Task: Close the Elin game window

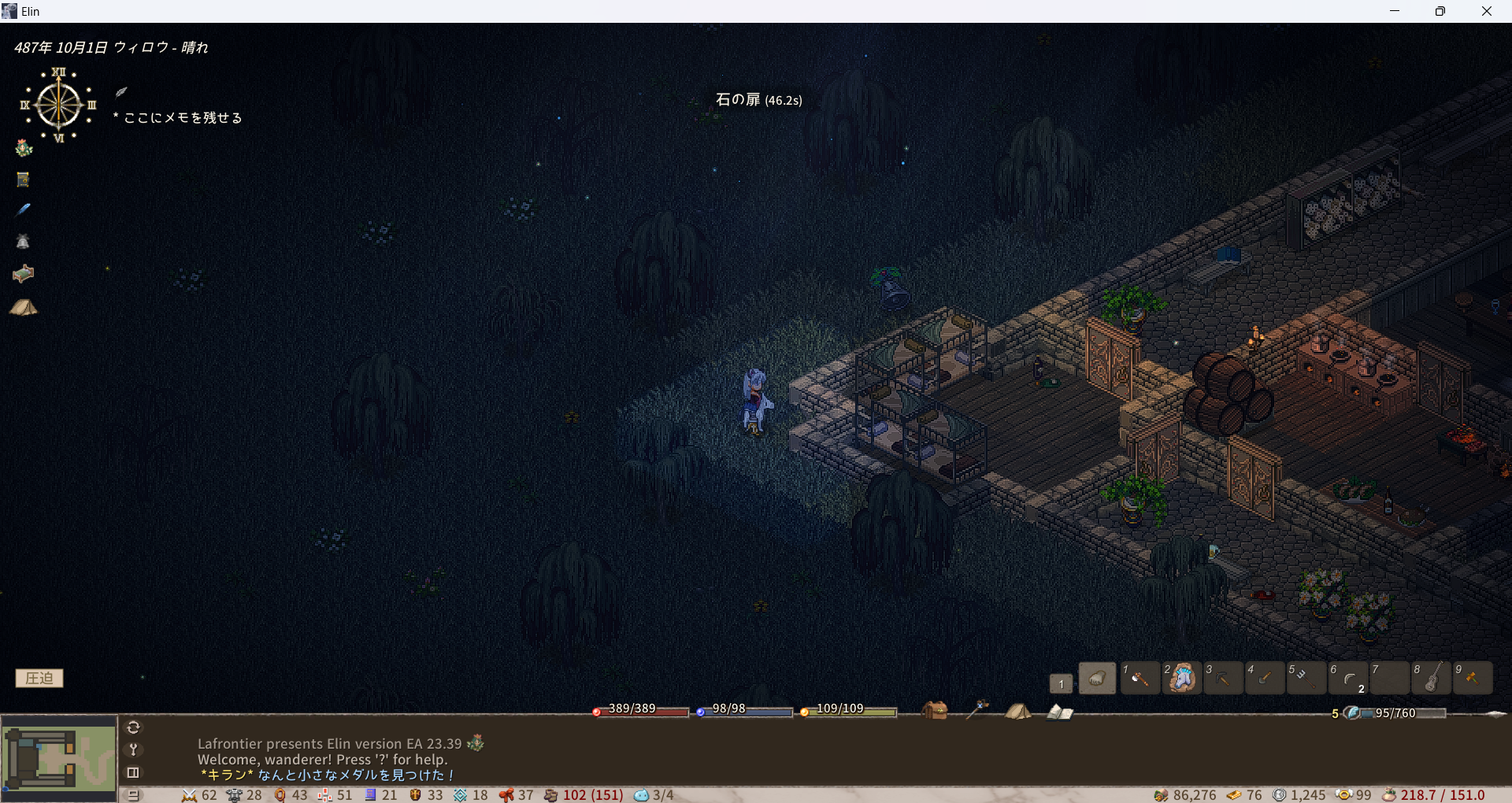Action: click(1486, 11)
